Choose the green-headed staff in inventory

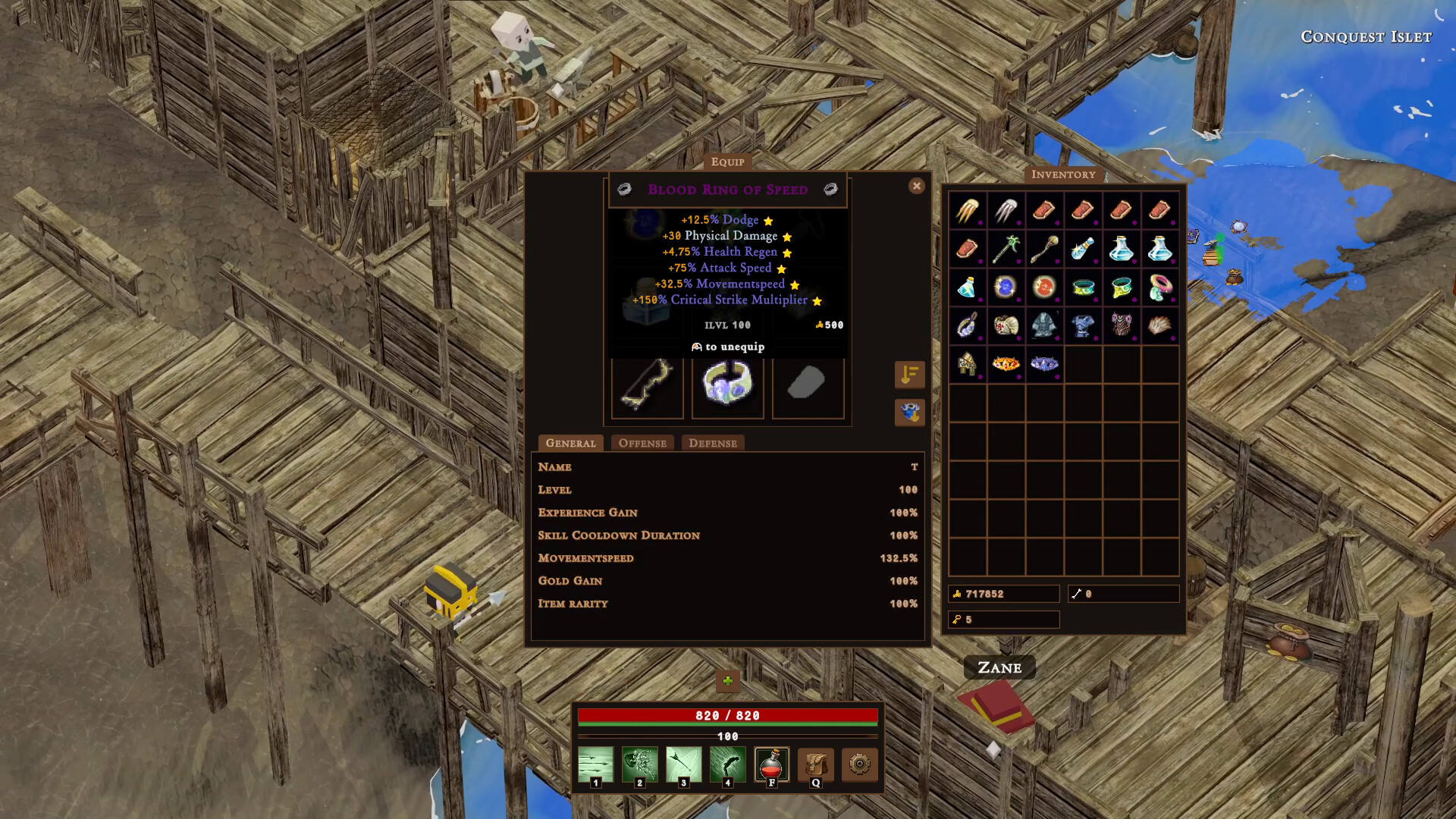click(x=1006, y=249)
